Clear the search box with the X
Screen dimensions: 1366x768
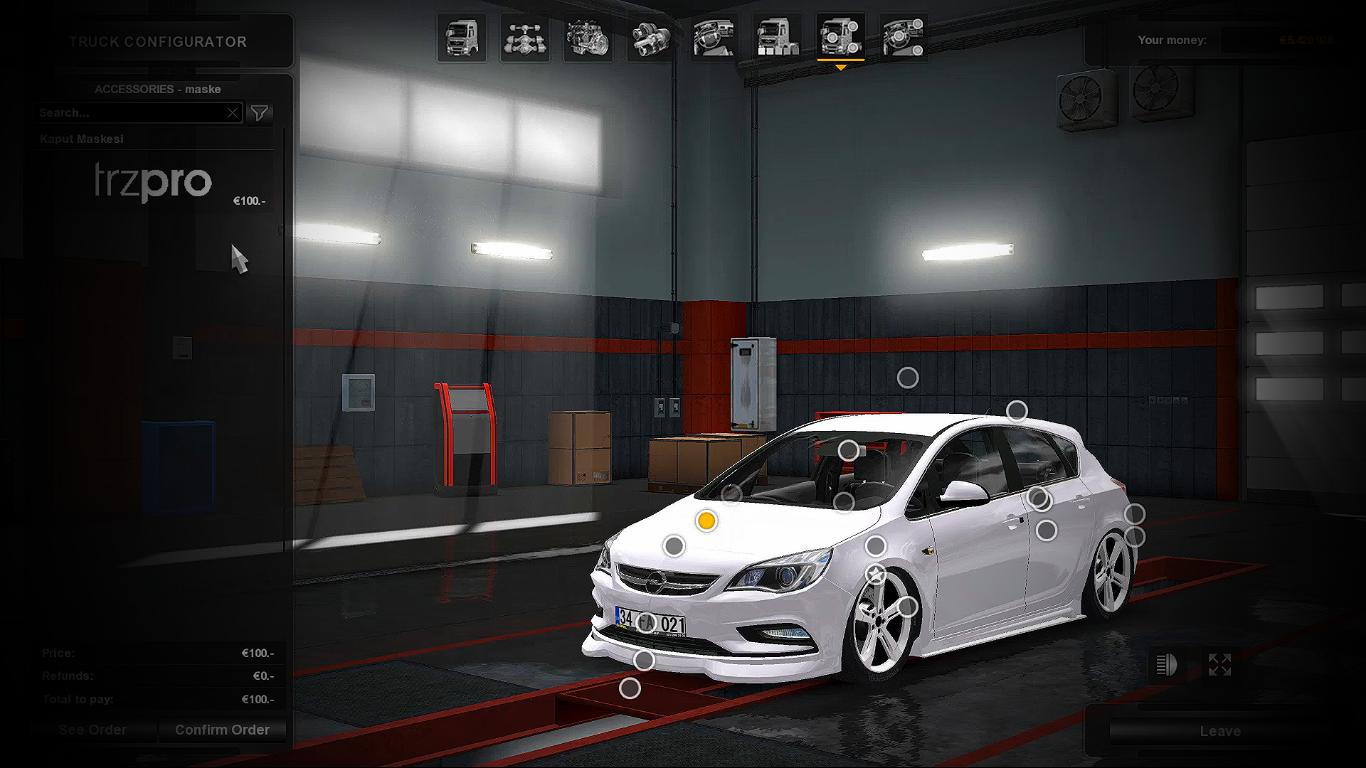click(233, 113)
